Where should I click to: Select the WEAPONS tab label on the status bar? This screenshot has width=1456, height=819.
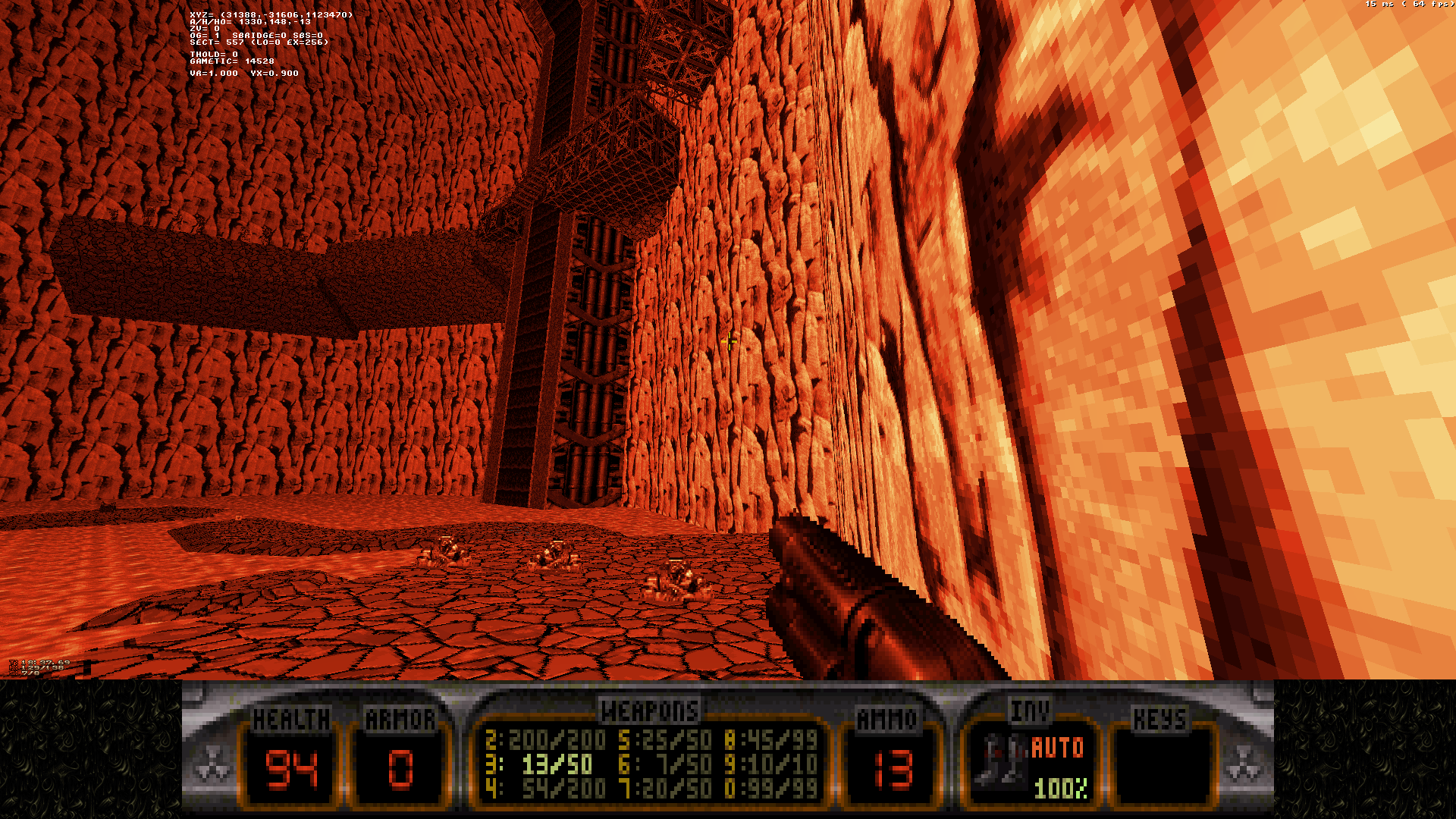648,711
